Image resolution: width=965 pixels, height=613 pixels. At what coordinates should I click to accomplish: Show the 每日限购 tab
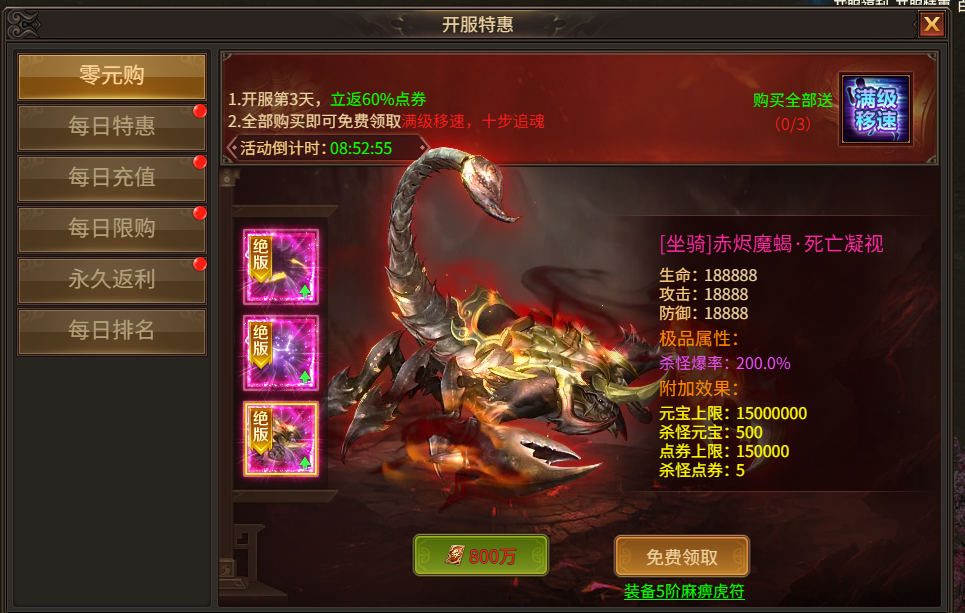(x=112, y=229)
